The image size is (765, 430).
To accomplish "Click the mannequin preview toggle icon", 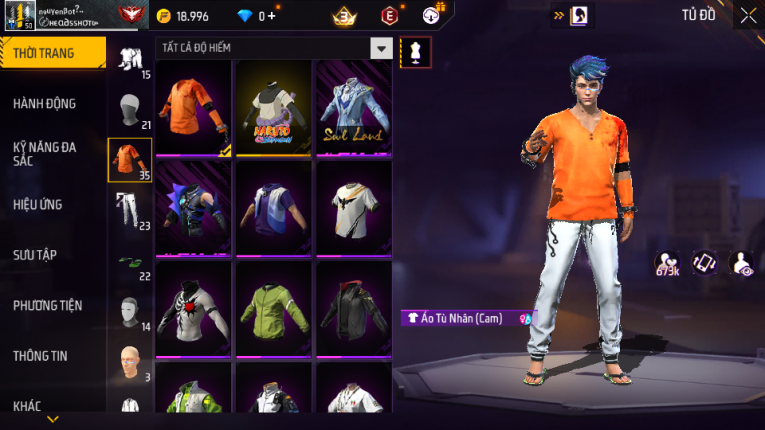I will 415,51.
